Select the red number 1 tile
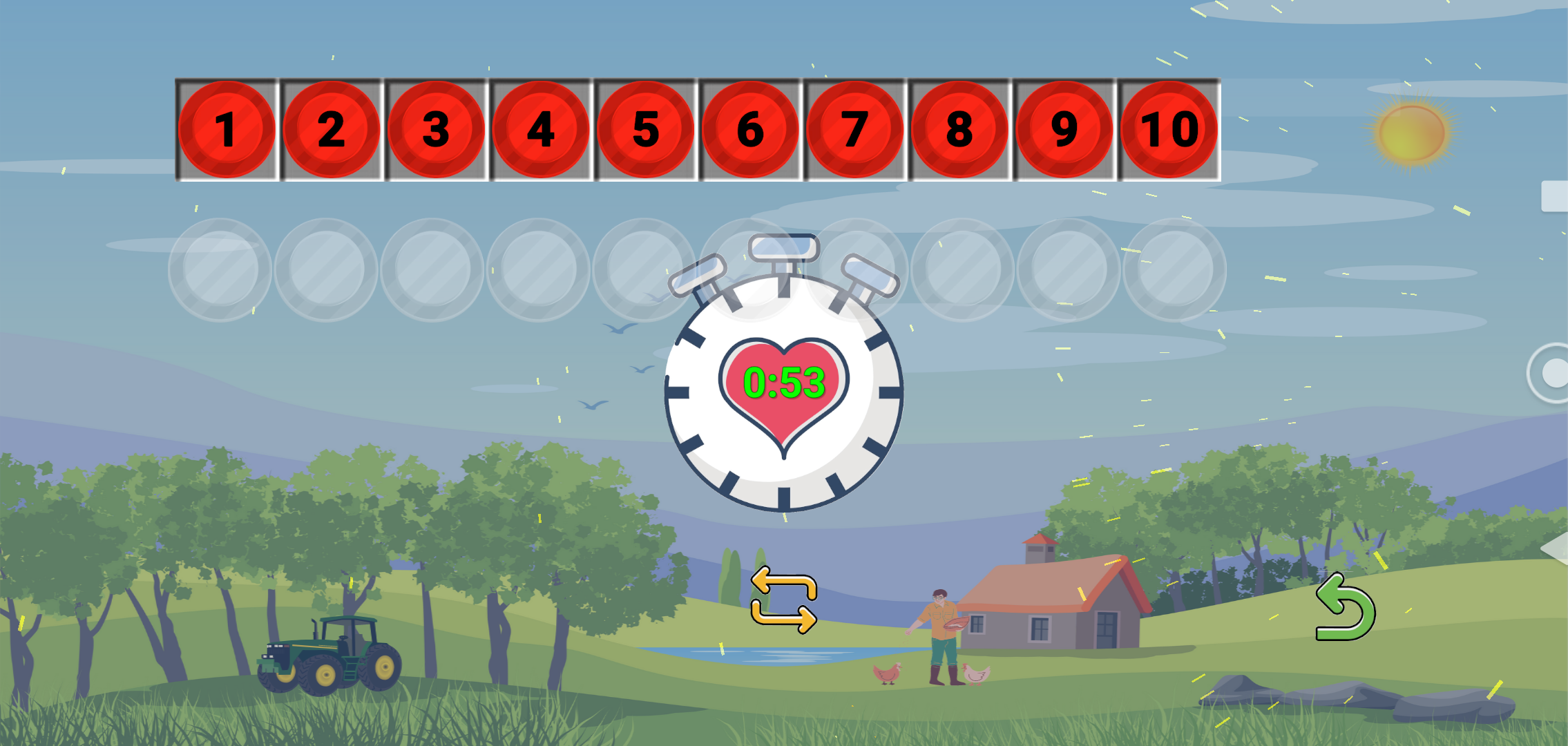This screenshot has height=746, width=1568. click(227, 130)
